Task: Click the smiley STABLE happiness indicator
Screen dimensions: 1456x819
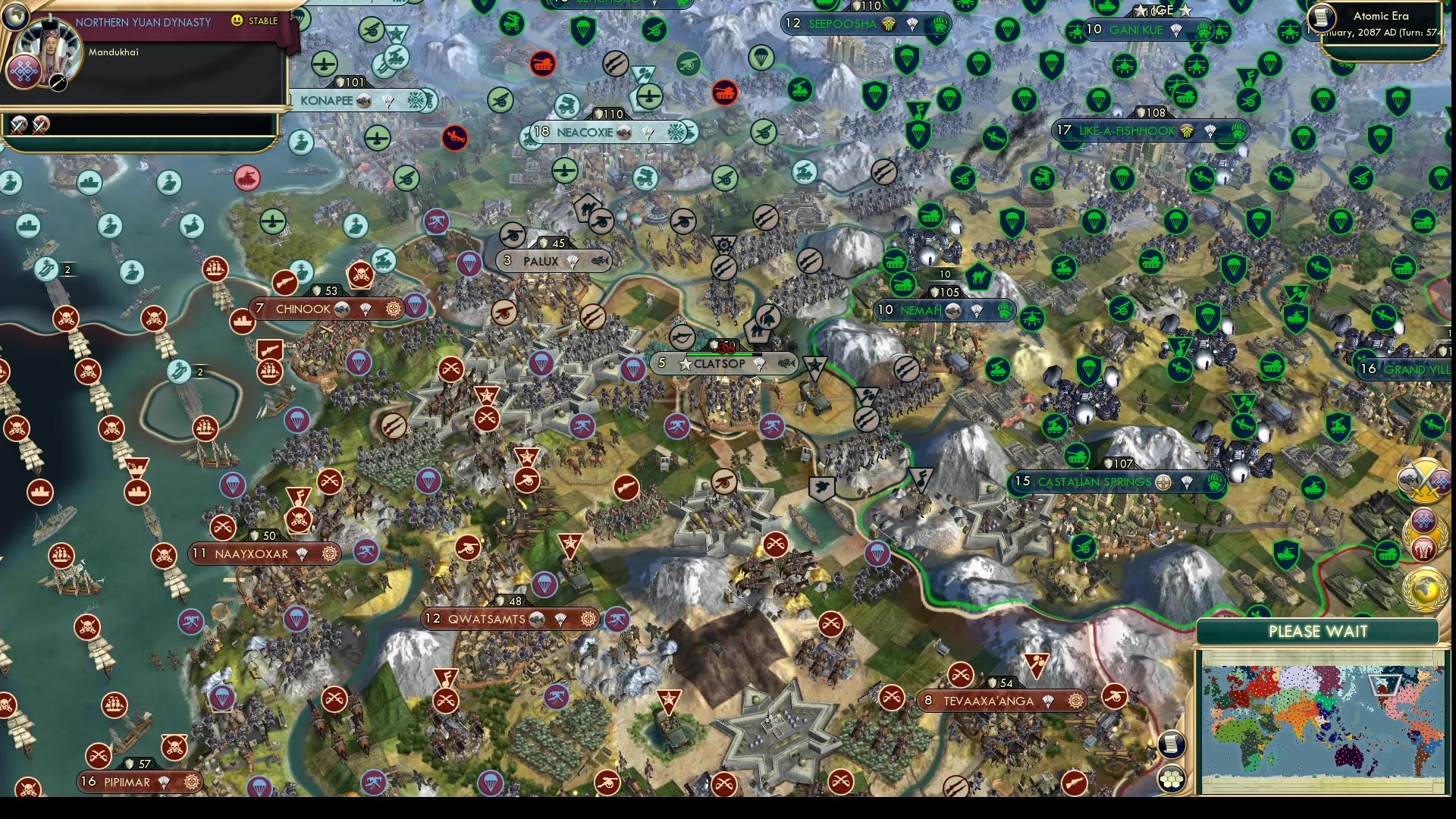Action: [237, 21]
